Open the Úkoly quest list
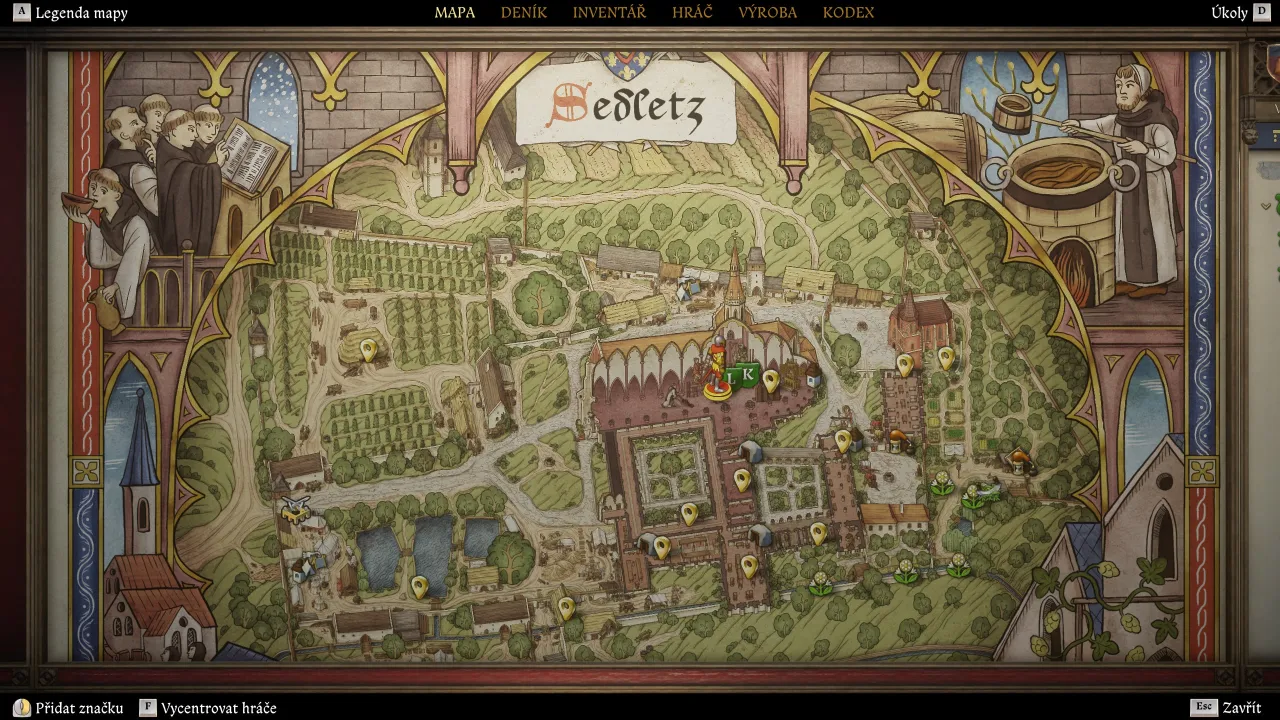The height and width of the screenshot is (720, 1280). 1229,13
